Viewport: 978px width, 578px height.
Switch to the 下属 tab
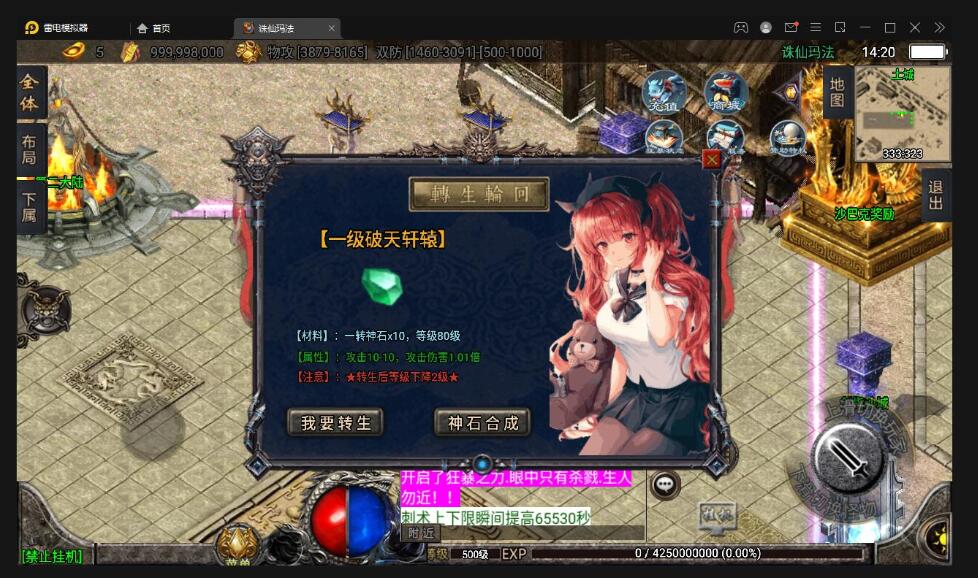click(x=30, y=206)
